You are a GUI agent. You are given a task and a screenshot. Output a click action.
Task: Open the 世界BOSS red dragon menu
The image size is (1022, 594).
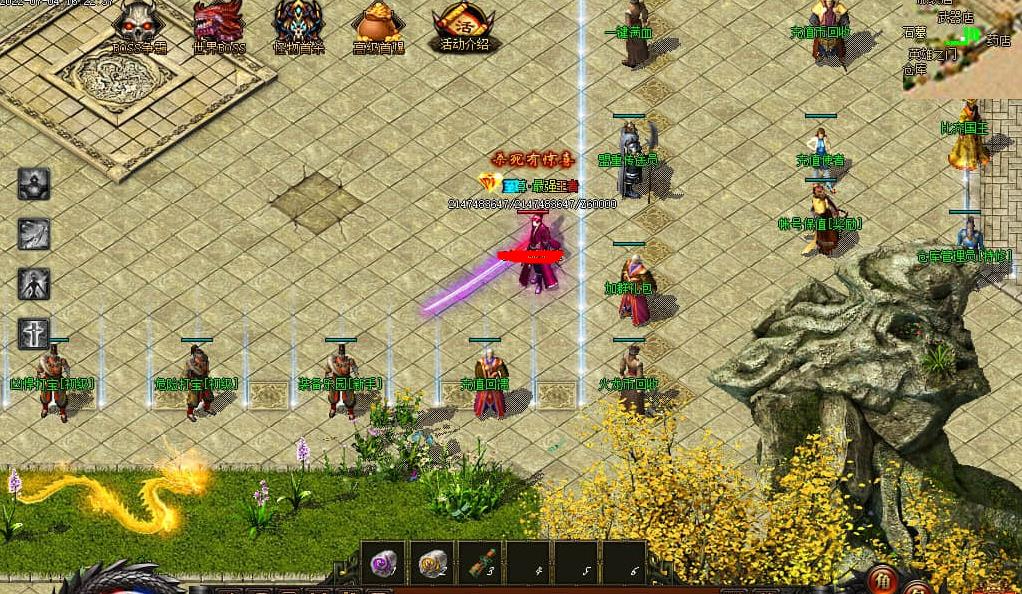click(218, 26)
